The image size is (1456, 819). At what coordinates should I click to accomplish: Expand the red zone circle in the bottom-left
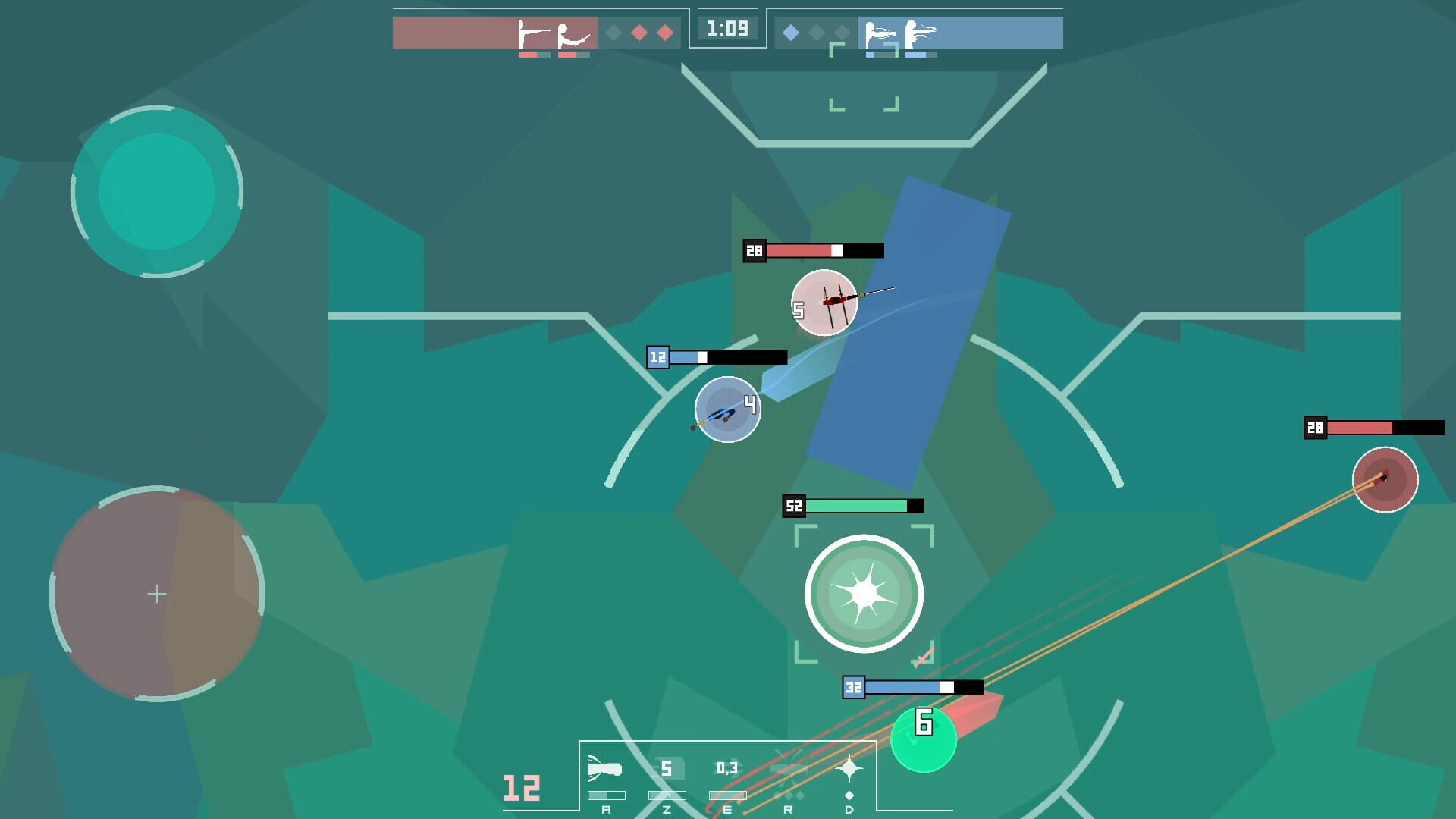[x=157, y=595]
